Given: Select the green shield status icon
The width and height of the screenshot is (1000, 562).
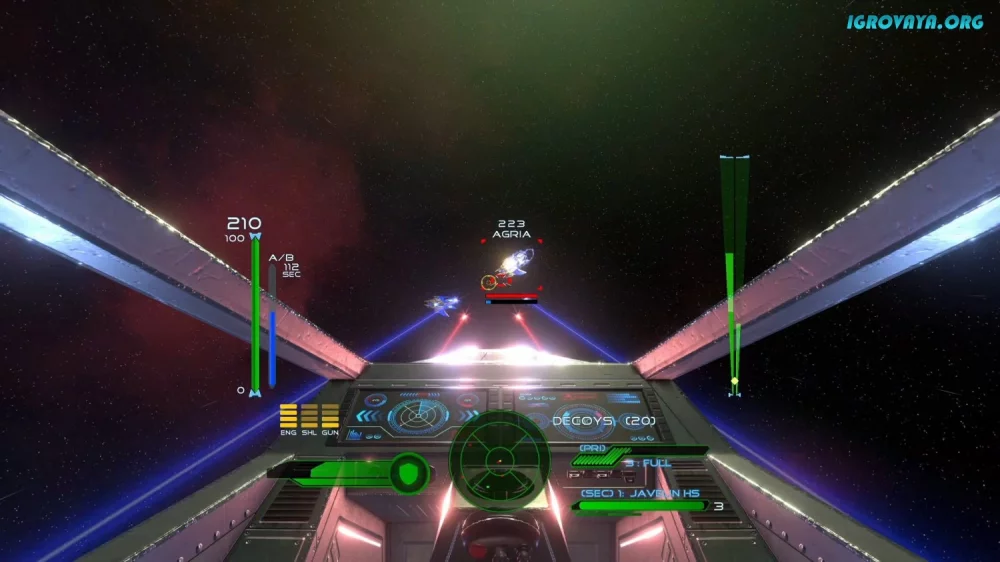Looking at the screenshot, I should 408,471.
